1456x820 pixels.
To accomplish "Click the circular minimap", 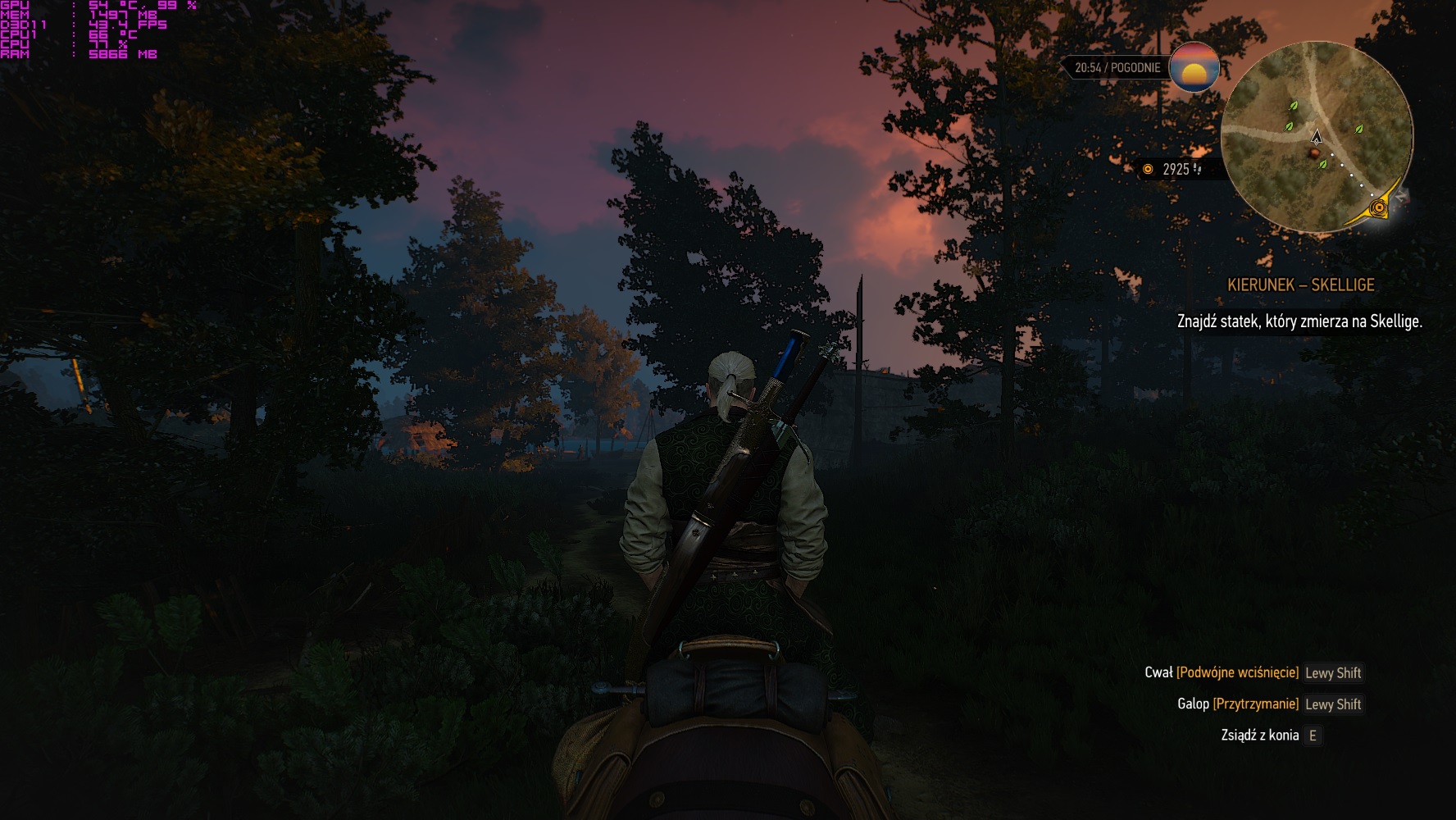I will pyautogui.click(x=1316, y=138).
